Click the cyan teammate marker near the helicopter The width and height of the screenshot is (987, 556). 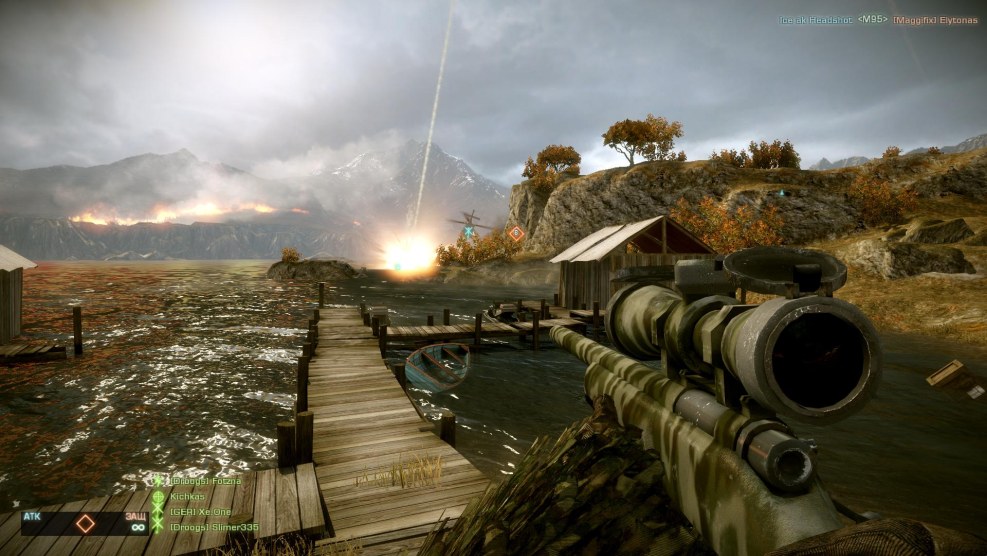click(469, 232)
